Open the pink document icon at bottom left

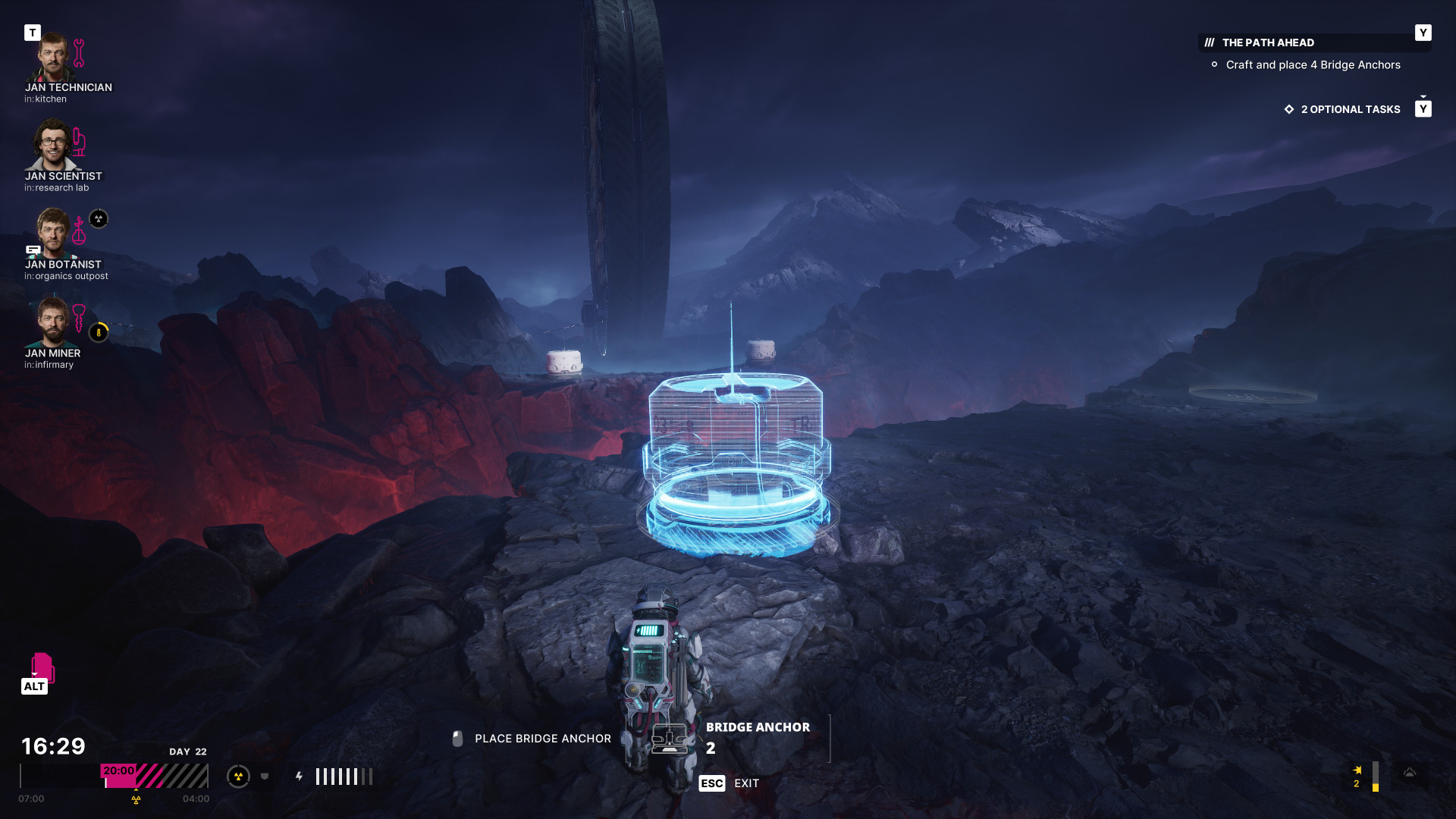pos(42,667)
